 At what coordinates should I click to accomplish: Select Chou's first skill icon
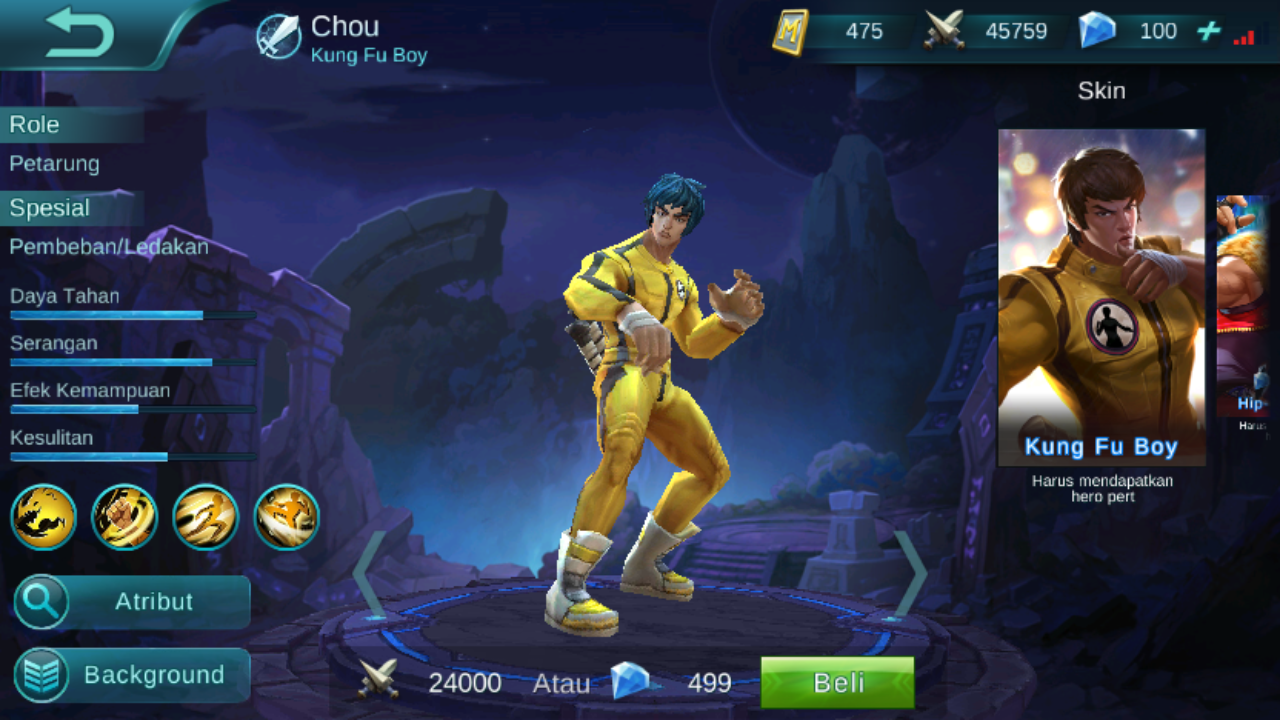[x=42, y=517]
